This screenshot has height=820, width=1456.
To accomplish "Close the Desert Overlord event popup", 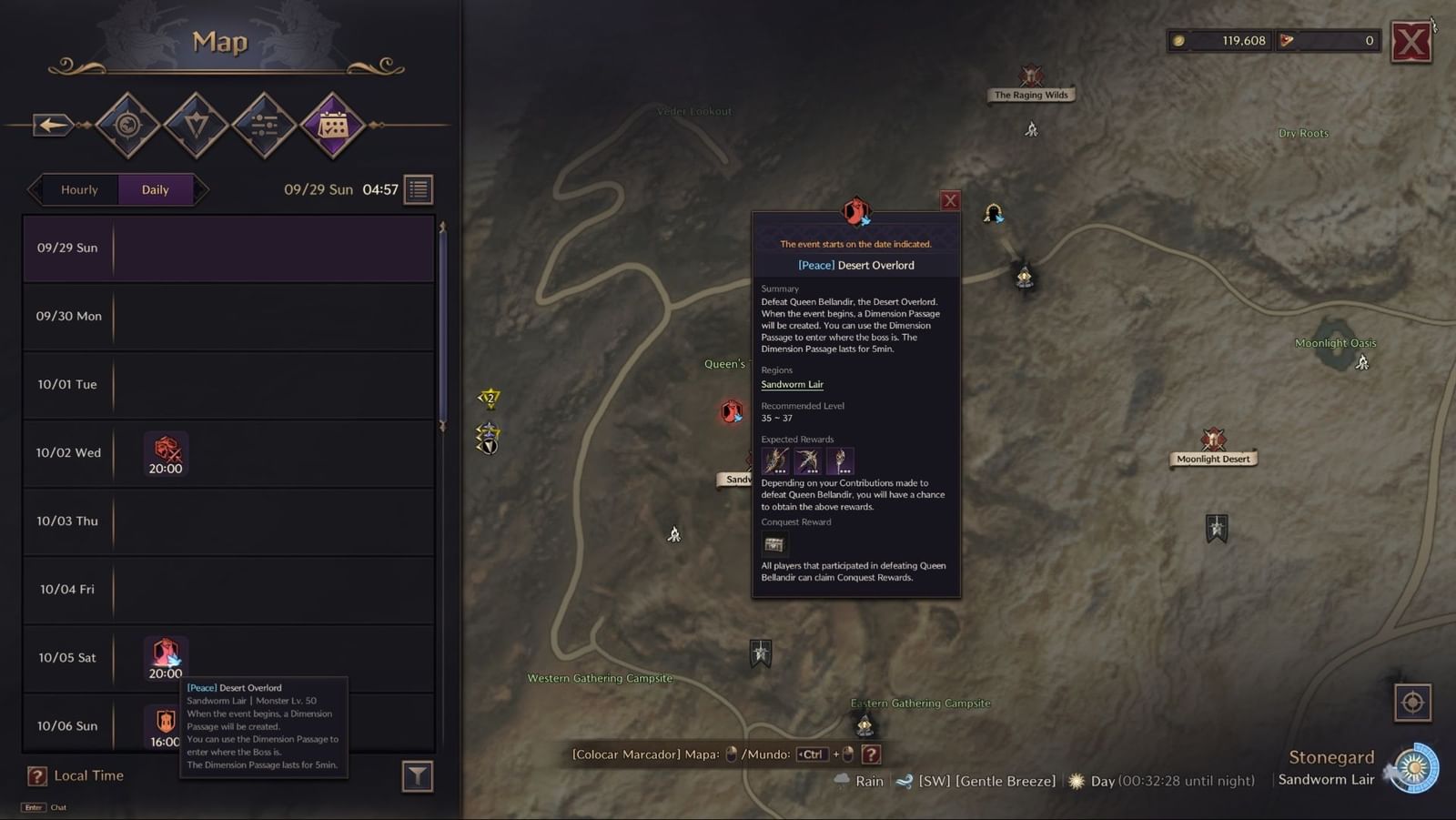I will coord(950,200).
